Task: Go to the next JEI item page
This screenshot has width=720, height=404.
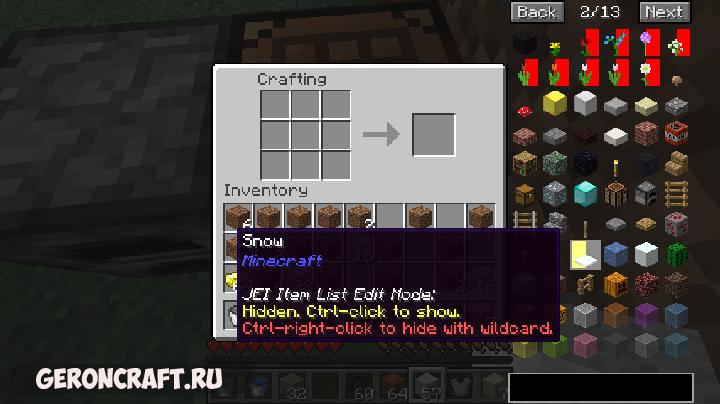Action: pyautogui.click(x=663, y=12)
